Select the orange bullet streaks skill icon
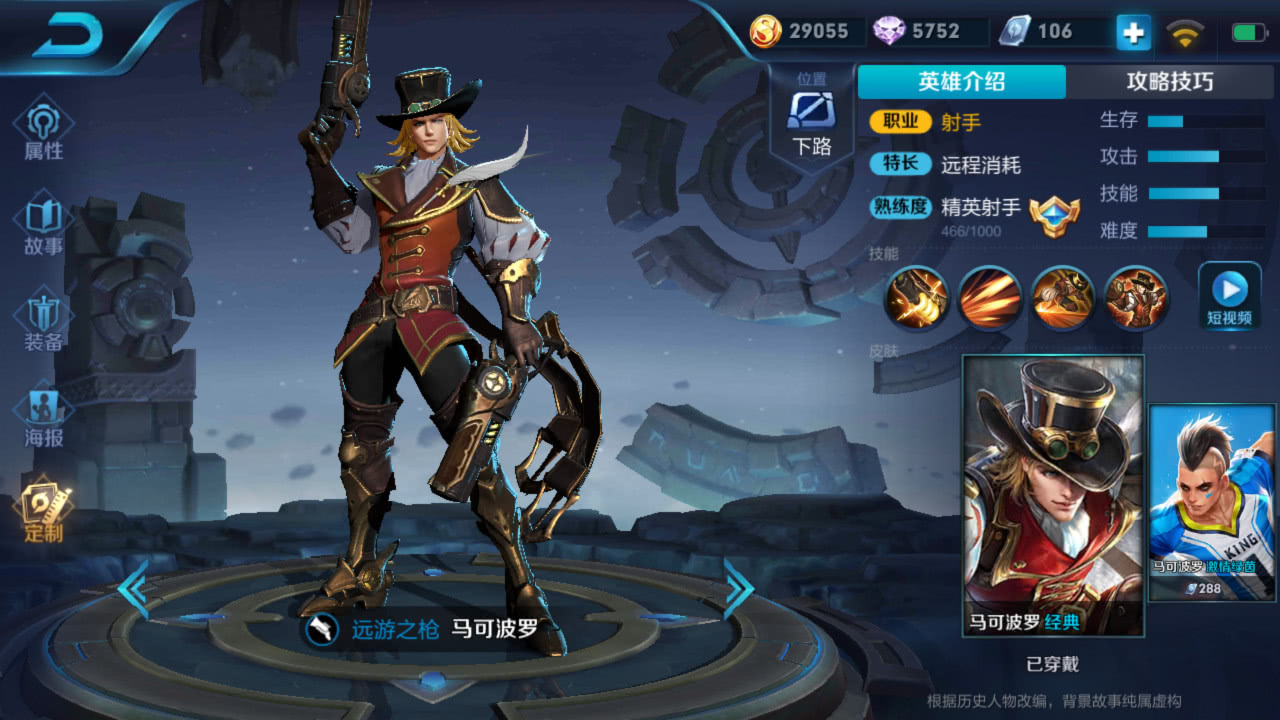The height and width of the screenshot is (720, 1280). tap(990, 297)
